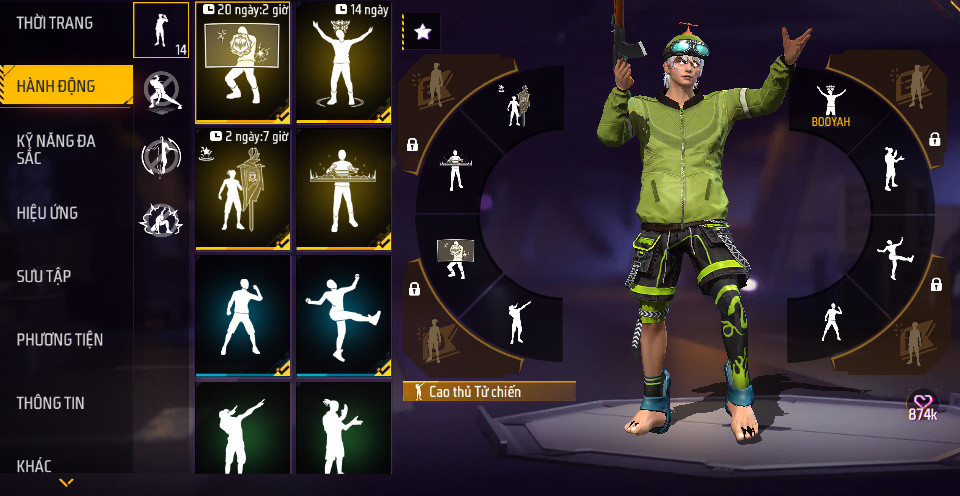Screen dimensions: 960x496
Task: Click the Cao thủ Tử chiến emote name tag
Action: pos(489,392)
